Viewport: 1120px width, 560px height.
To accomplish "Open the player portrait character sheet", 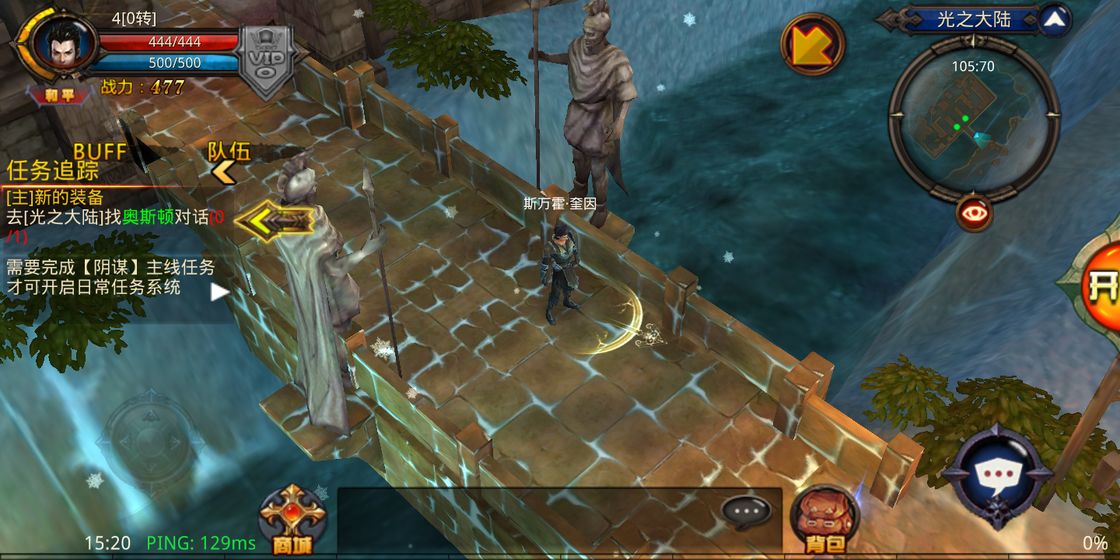I will click(63, 44).
